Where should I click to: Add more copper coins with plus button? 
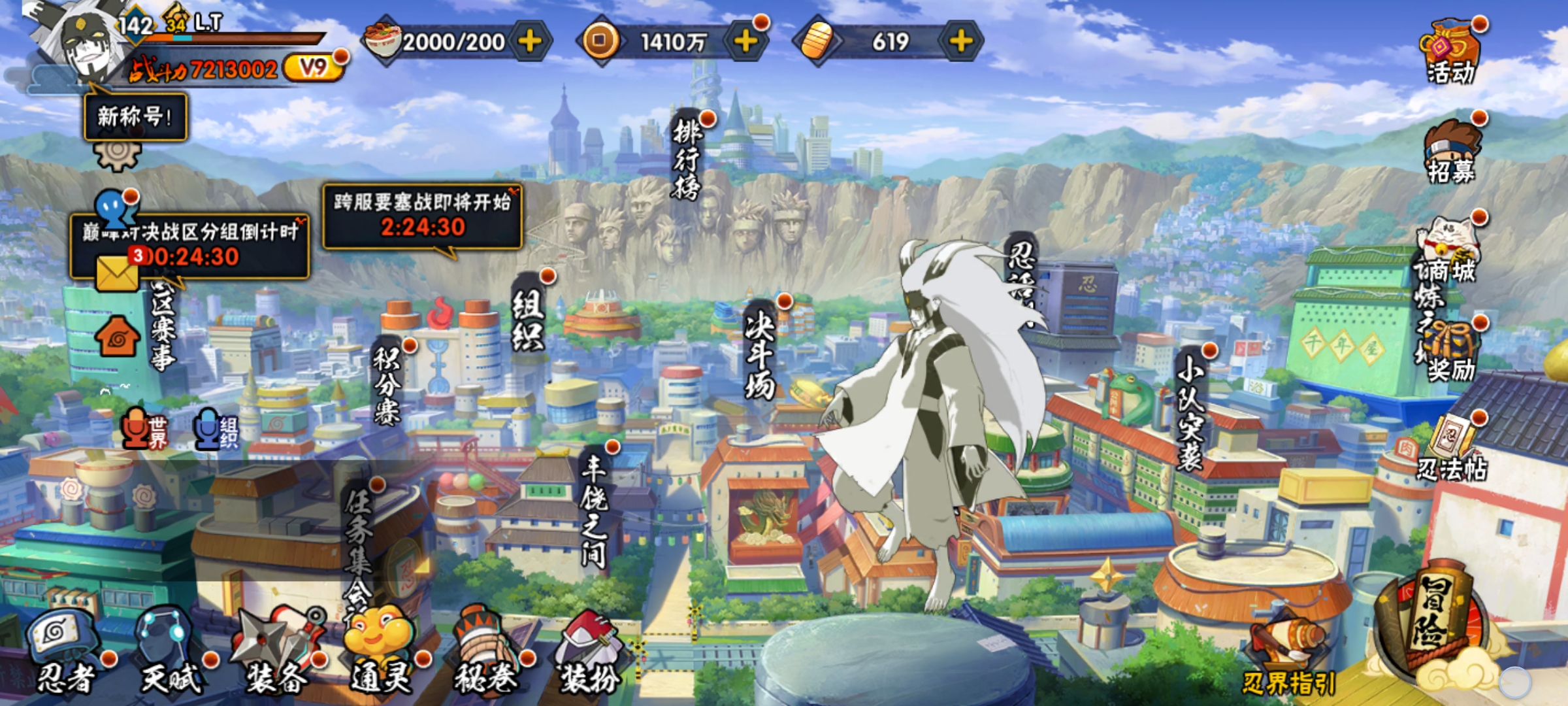click(745, 42)
